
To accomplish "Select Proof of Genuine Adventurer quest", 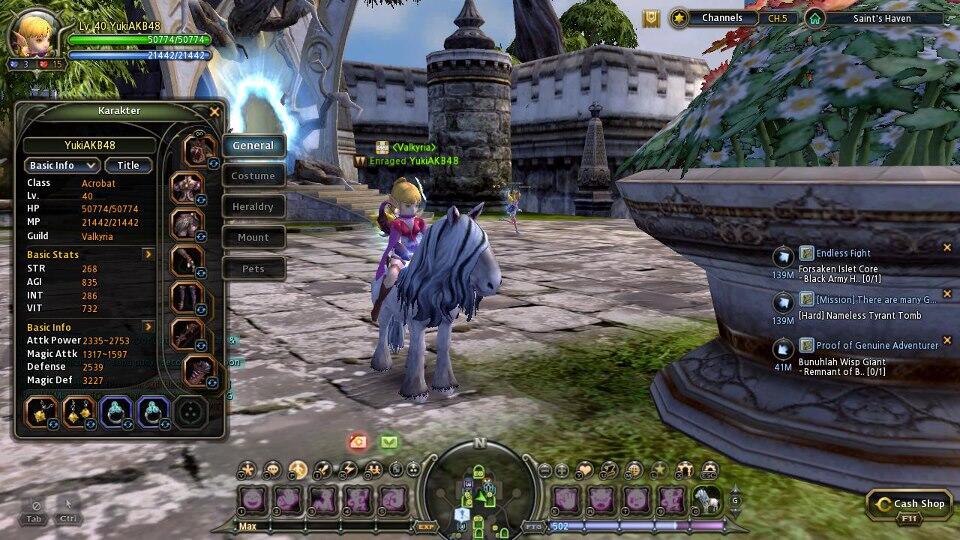I will point(877,345).
